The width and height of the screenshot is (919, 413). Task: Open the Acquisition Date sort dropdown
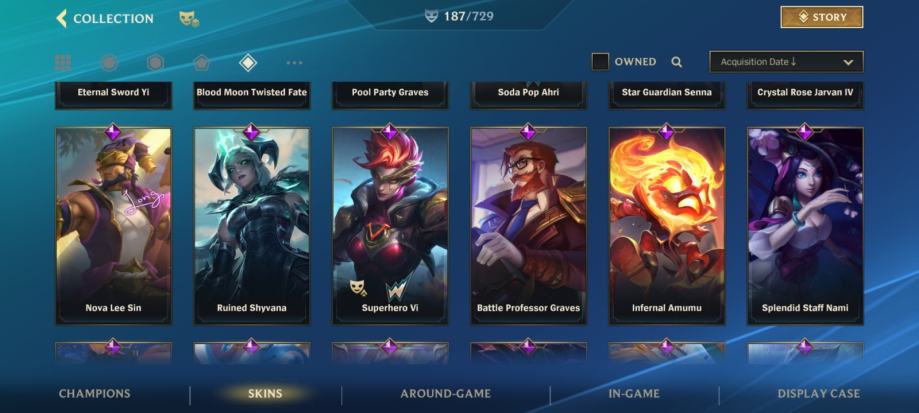point(786,62)
